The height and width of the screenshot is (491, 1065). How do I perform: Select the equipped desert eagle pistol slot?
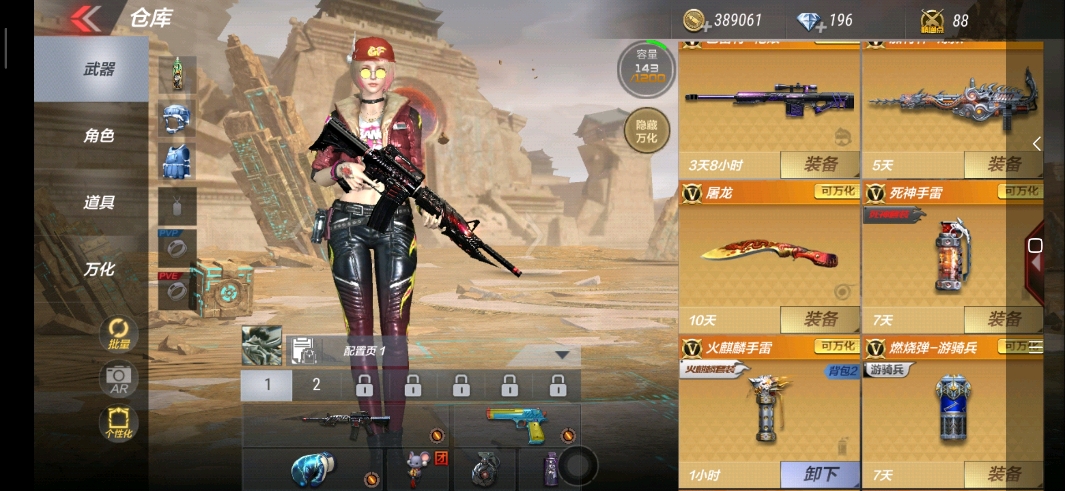[516, 424]
